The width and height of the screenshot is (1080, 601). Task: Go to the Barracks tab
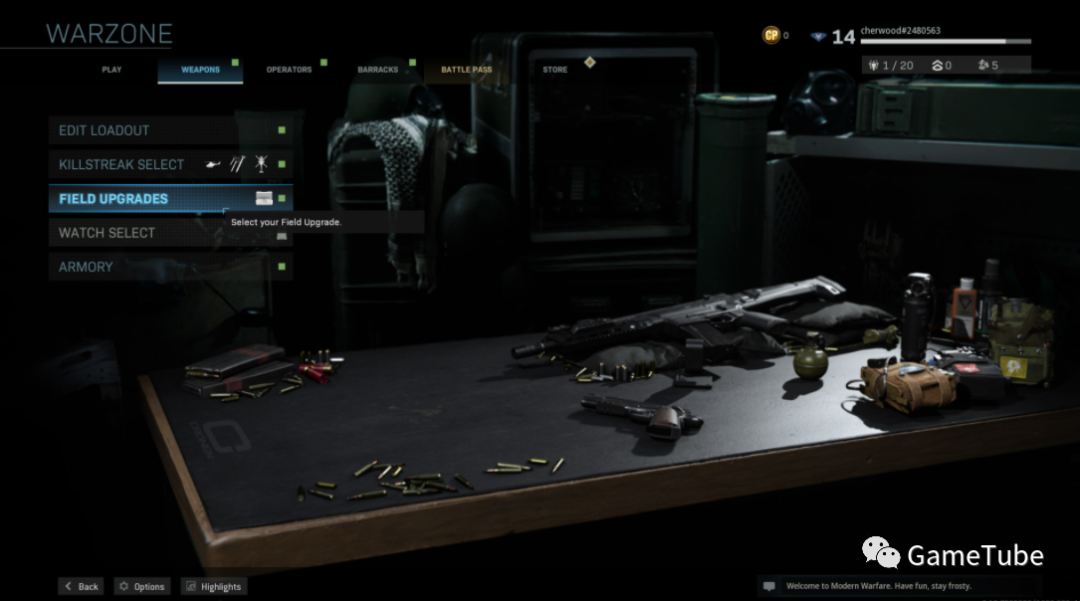[x=377, y=70]
